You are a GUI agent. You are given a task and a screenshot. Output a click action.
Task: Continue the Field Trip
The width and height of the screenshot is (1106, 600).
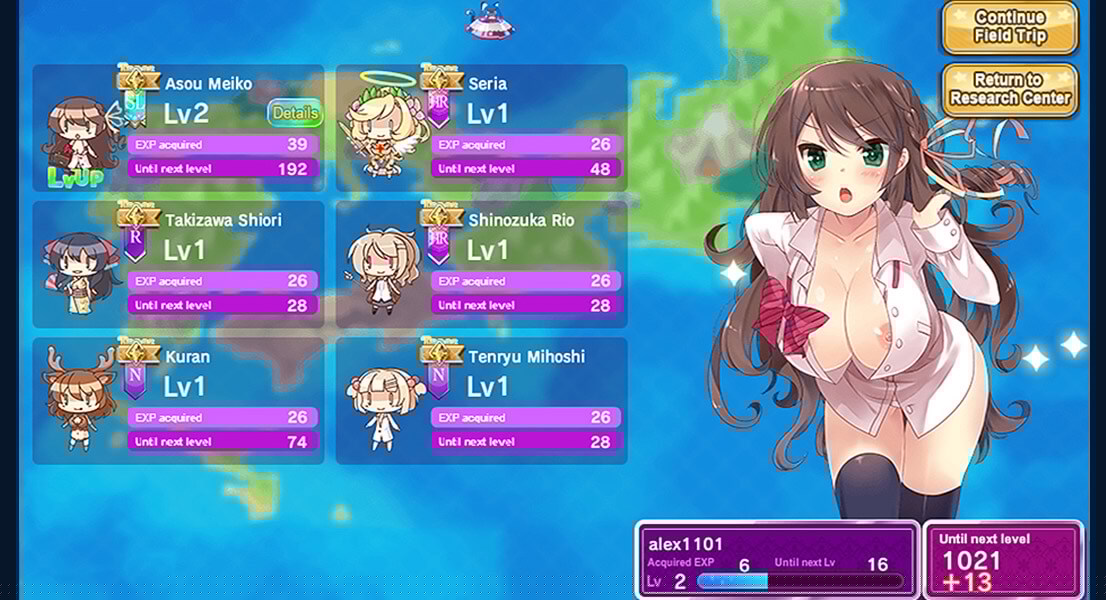click(1009, 27)
